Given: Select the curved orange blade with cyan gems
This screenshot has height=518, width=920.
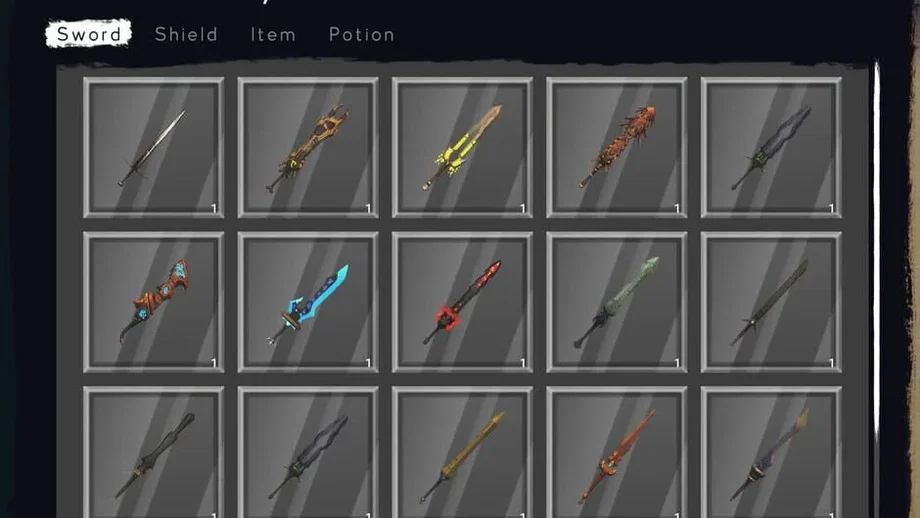Looking at the screenshot, I should pos(154,302).
